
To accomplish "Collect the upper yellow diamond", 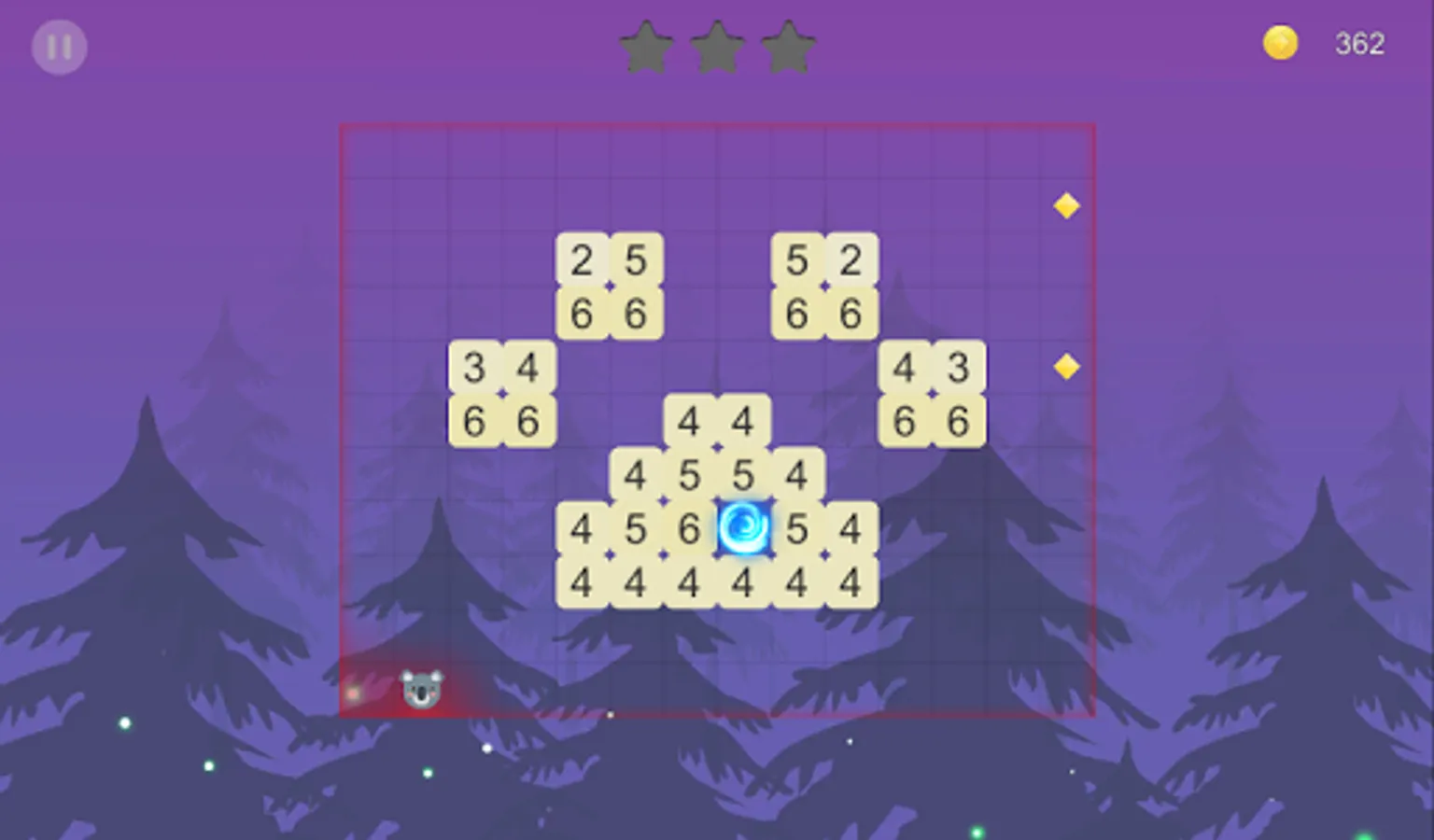I will pos(1067,204).
